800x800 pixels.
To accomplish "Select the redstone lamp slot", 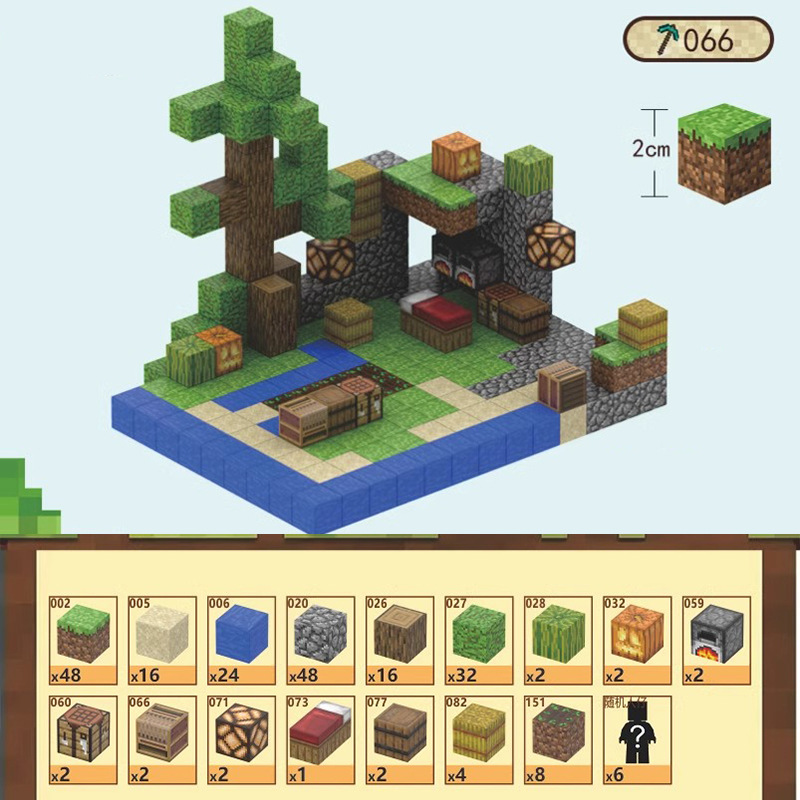I will tap(240, 740).
